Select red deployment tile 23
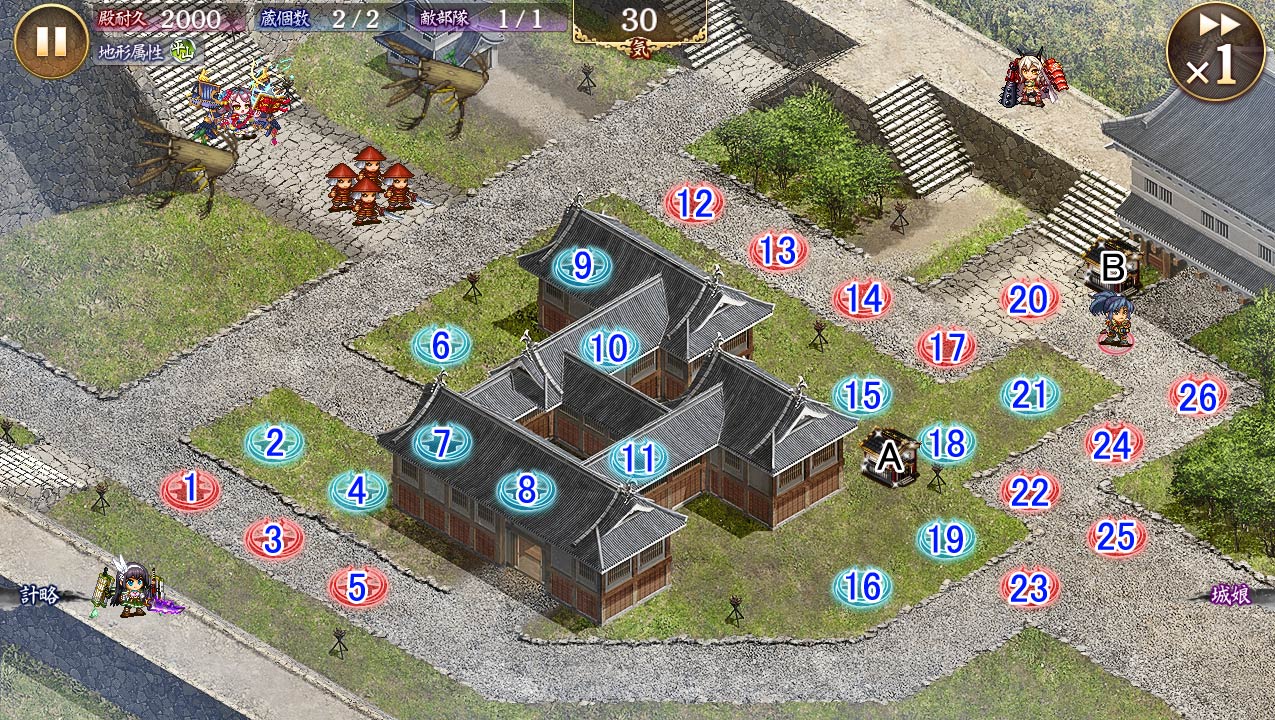The image size is (1275, 720). click(1029, 588)
